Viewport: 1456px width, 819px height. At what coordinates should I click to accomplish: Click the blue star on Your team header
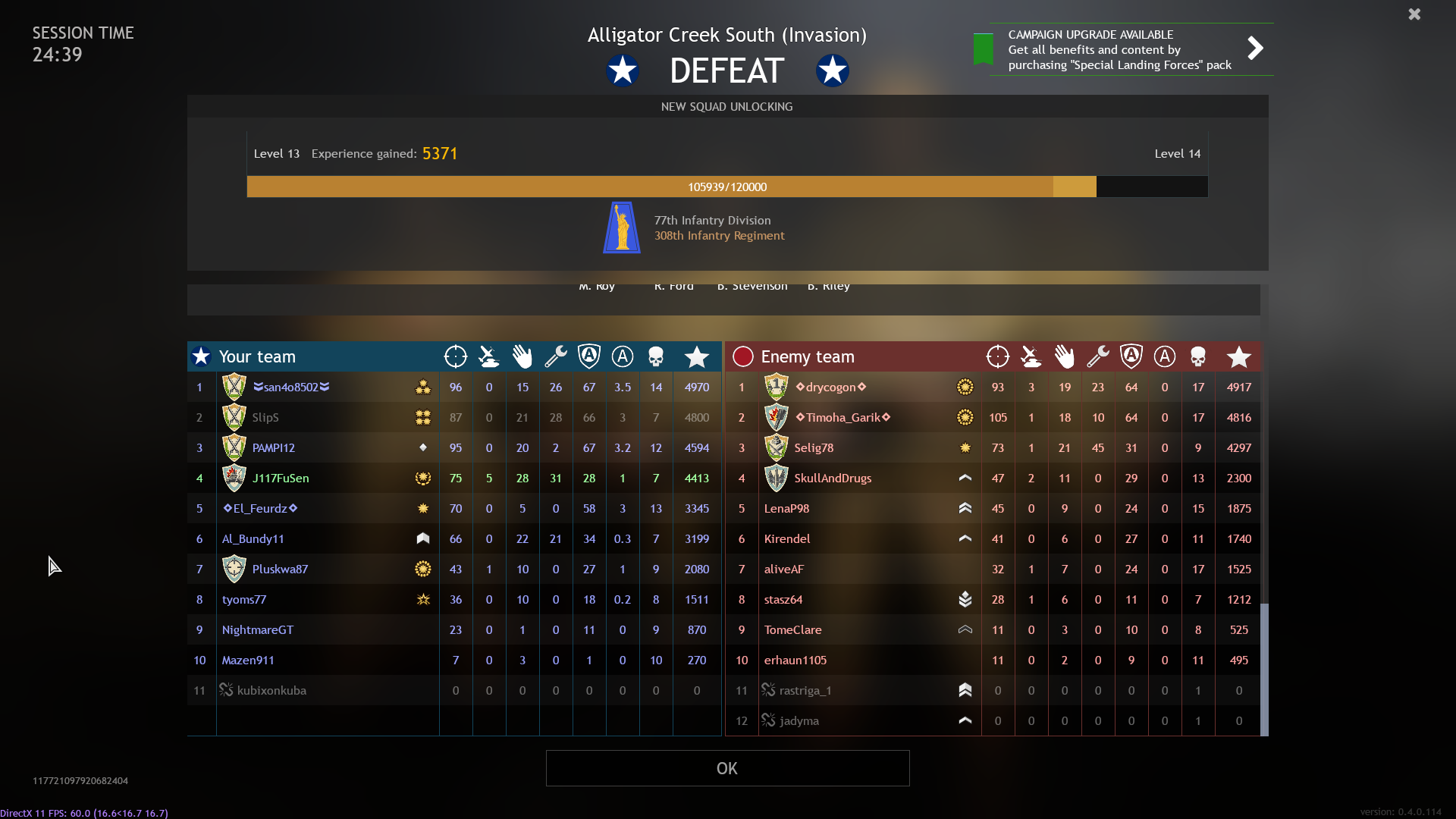click(200, 356)
